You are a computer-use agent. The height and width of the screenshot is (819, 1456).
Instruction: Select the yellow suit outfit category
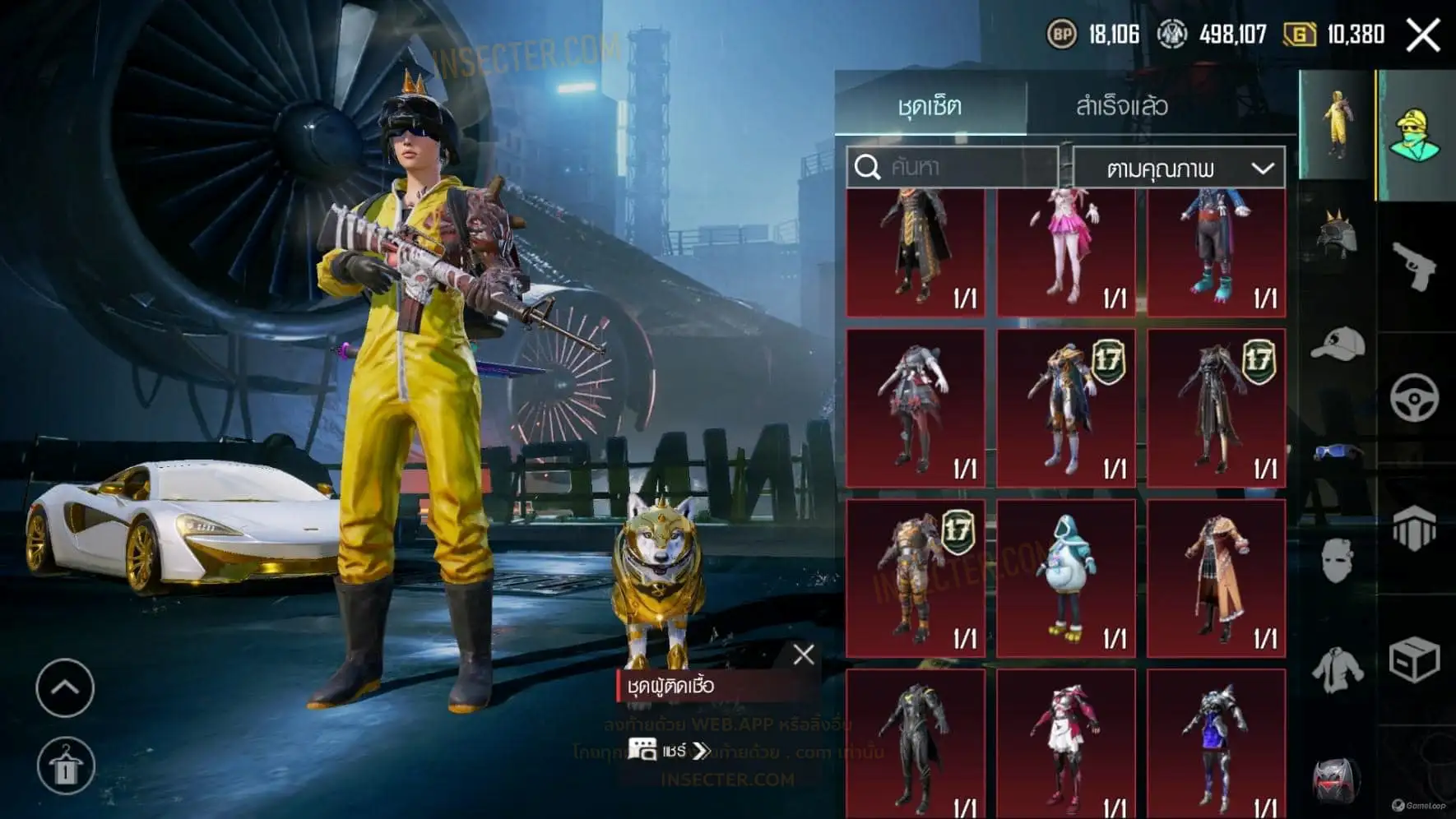tap(1337, 125)
